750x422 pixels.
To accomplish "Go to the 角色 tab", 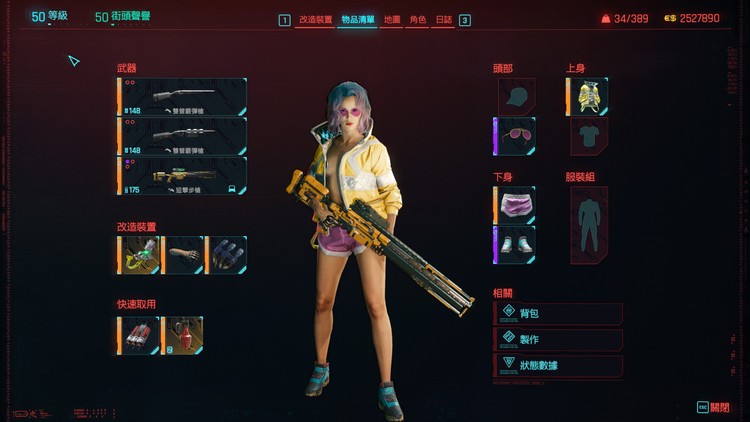I will (418, 19).
